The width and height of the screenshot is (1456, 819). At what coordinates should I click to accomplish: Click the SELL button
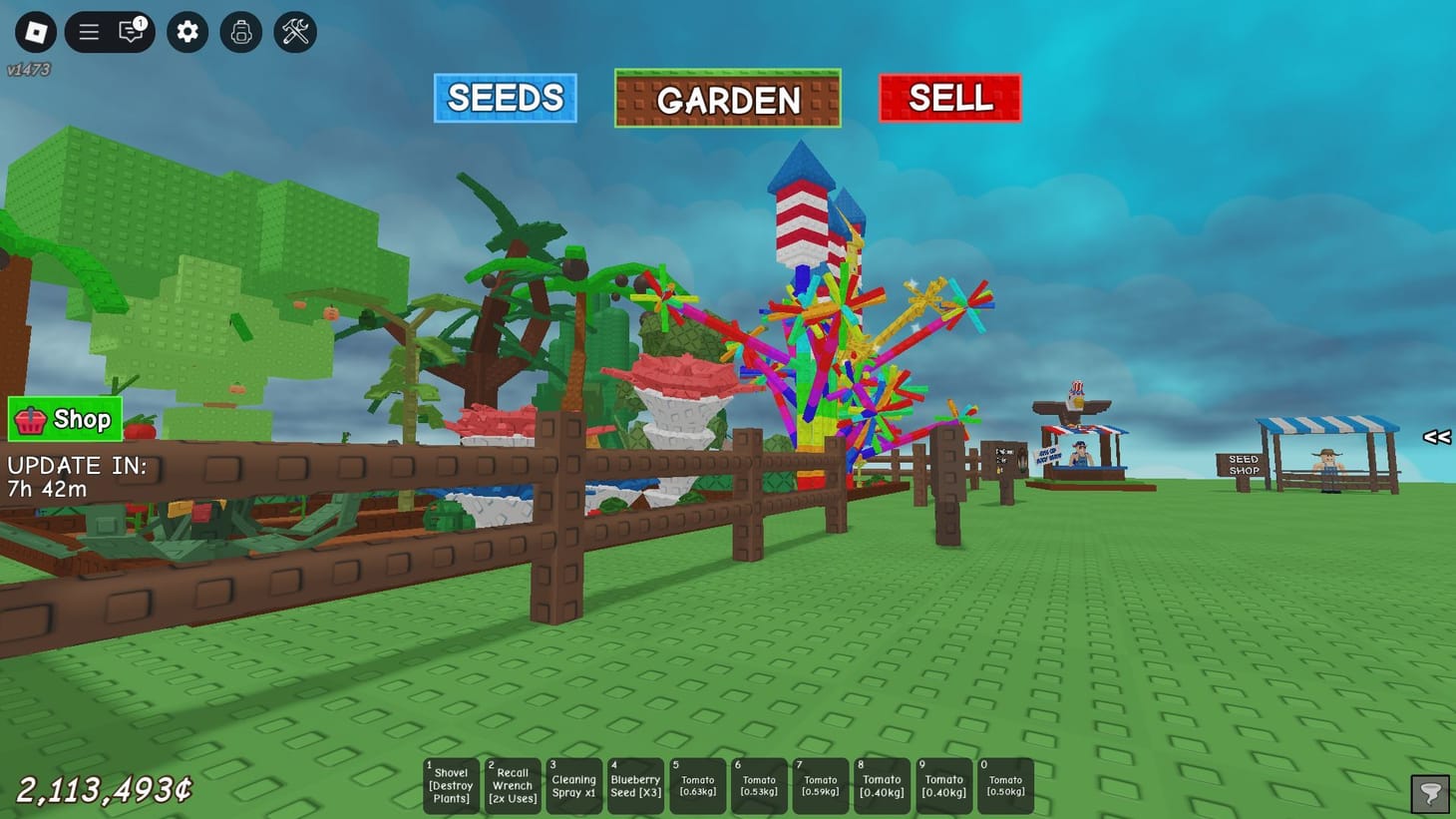click(948, 97)
